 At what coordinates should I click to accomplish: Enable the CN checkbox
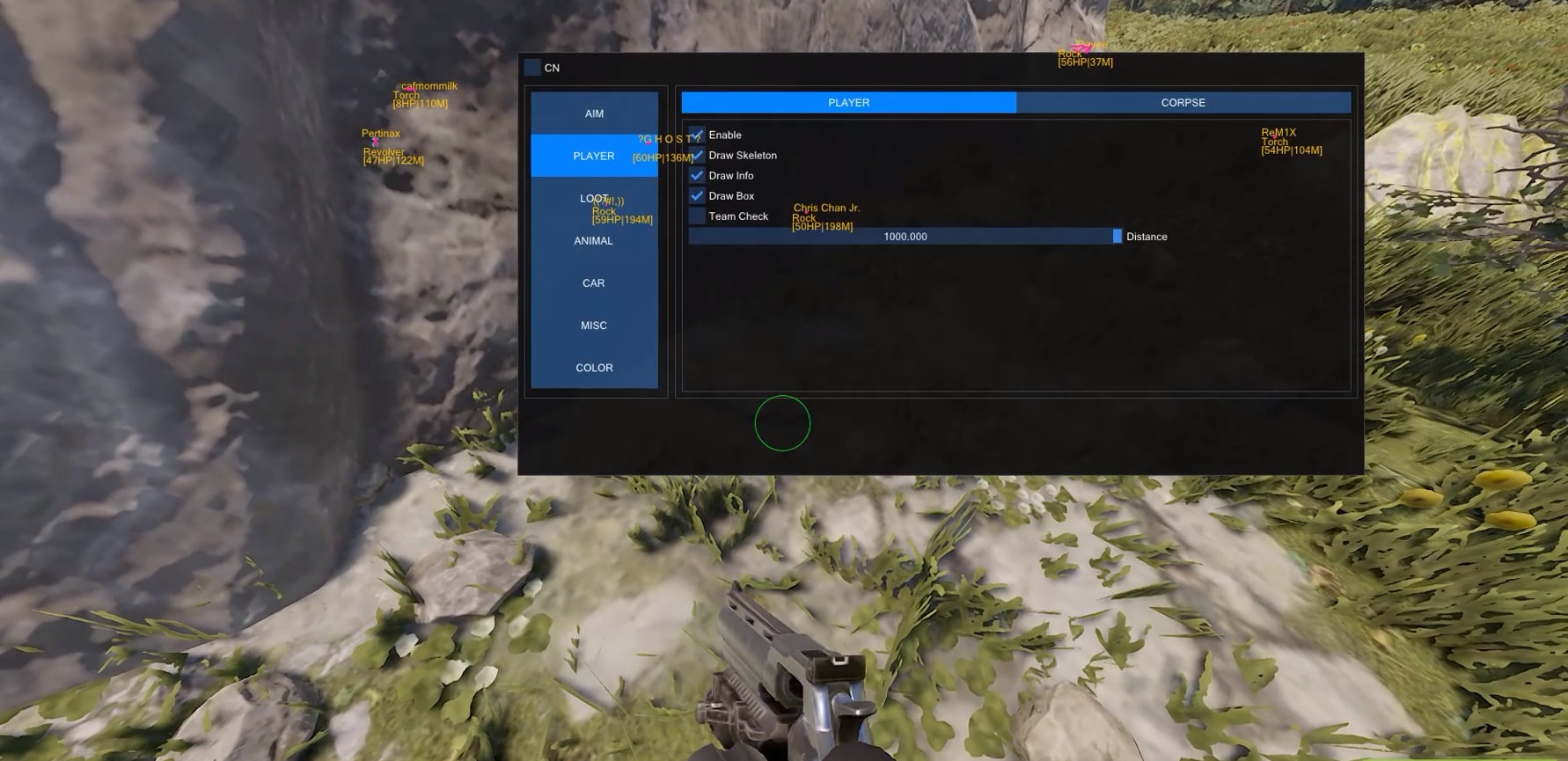[x=531, y=66]
